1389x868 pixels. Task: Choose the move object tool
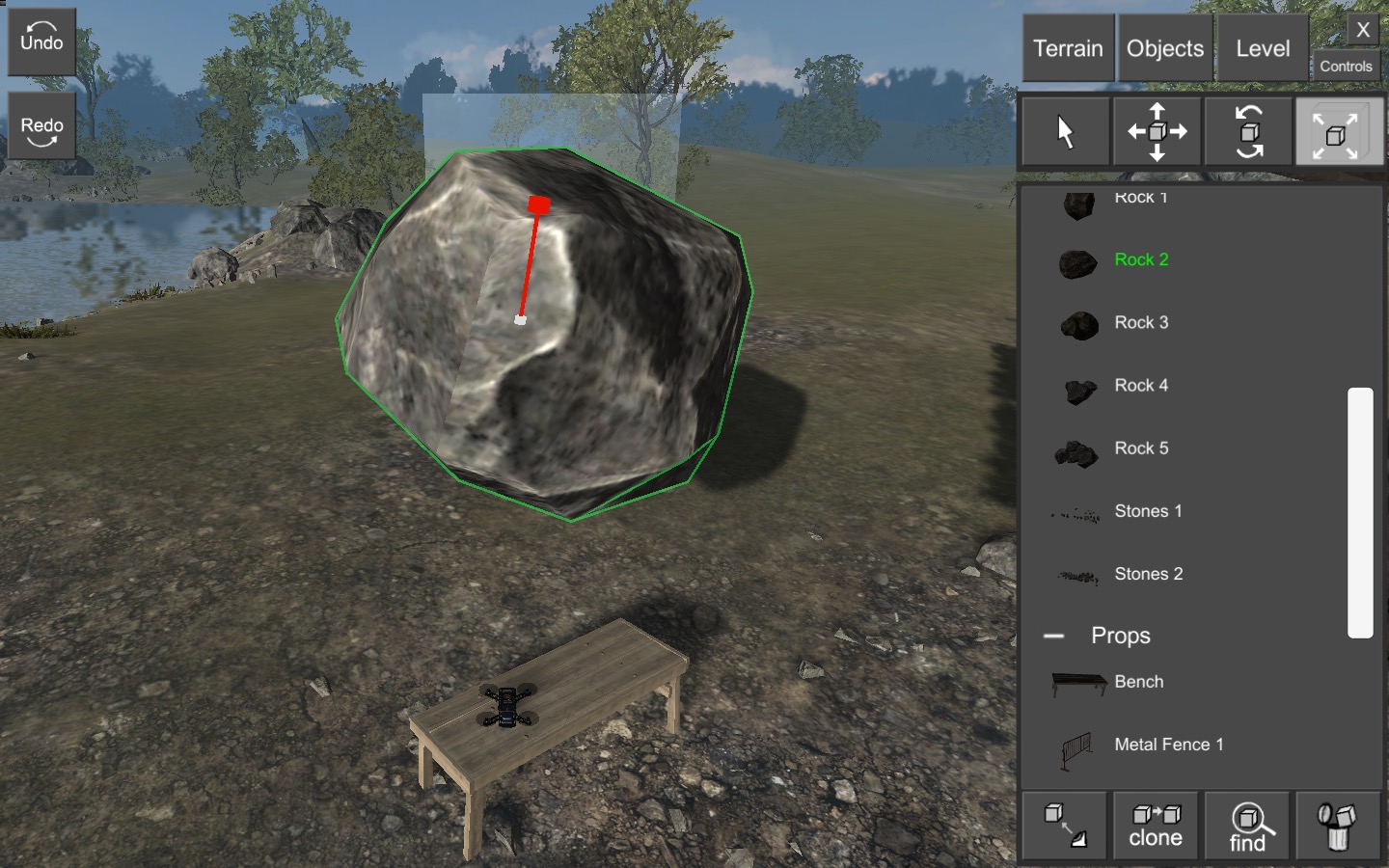[x=1157, y=132]
